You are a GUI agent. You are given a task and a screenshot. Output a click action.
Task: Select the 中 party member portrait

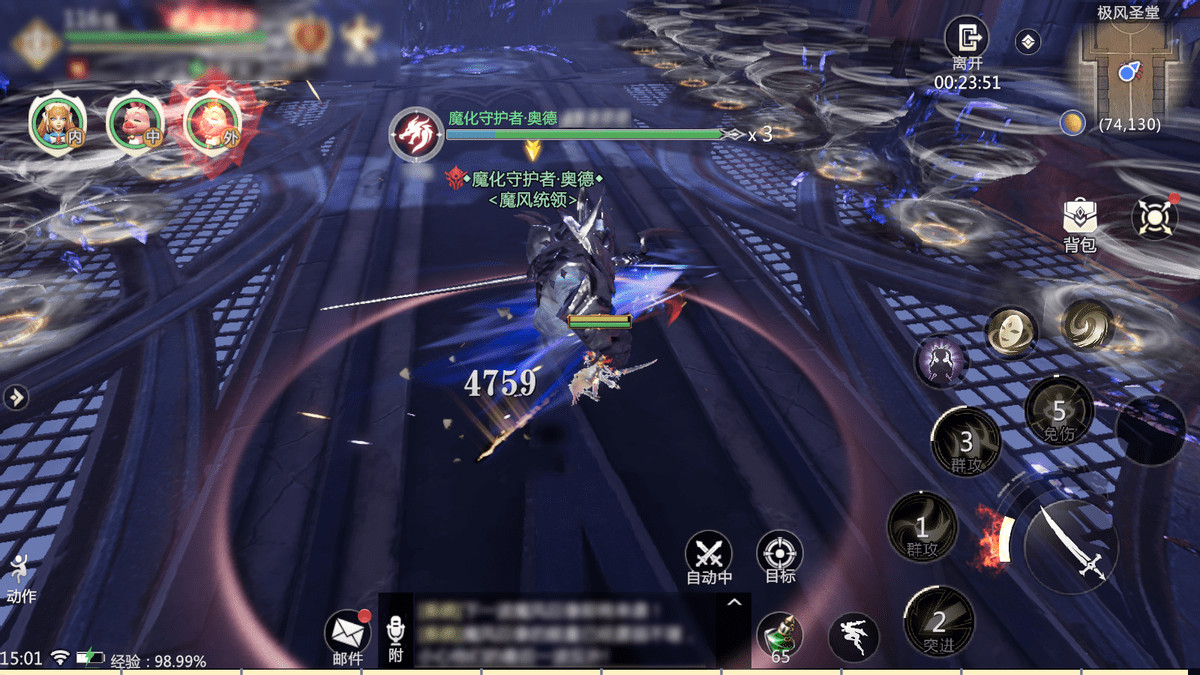coord(135,124)
